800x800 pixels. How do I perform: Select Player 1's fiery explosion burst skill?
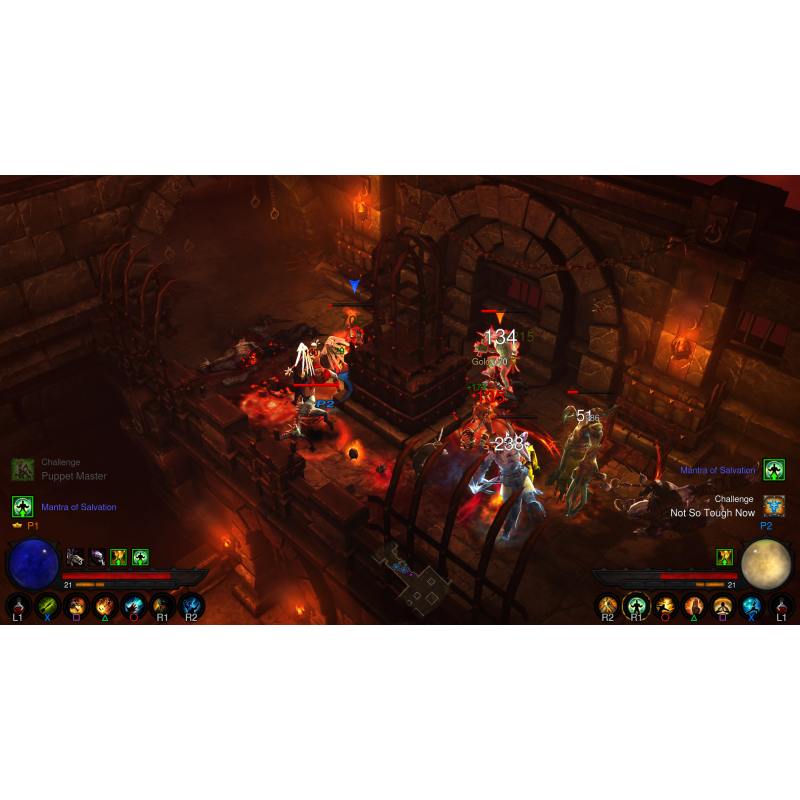105,605
